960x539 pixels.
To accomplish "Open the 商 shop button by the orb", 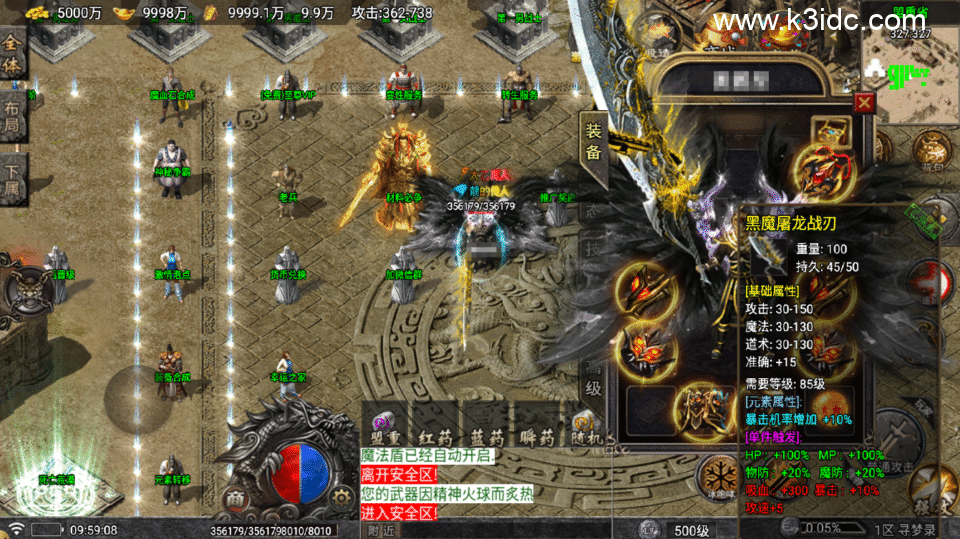I will [x=235, y=498].
